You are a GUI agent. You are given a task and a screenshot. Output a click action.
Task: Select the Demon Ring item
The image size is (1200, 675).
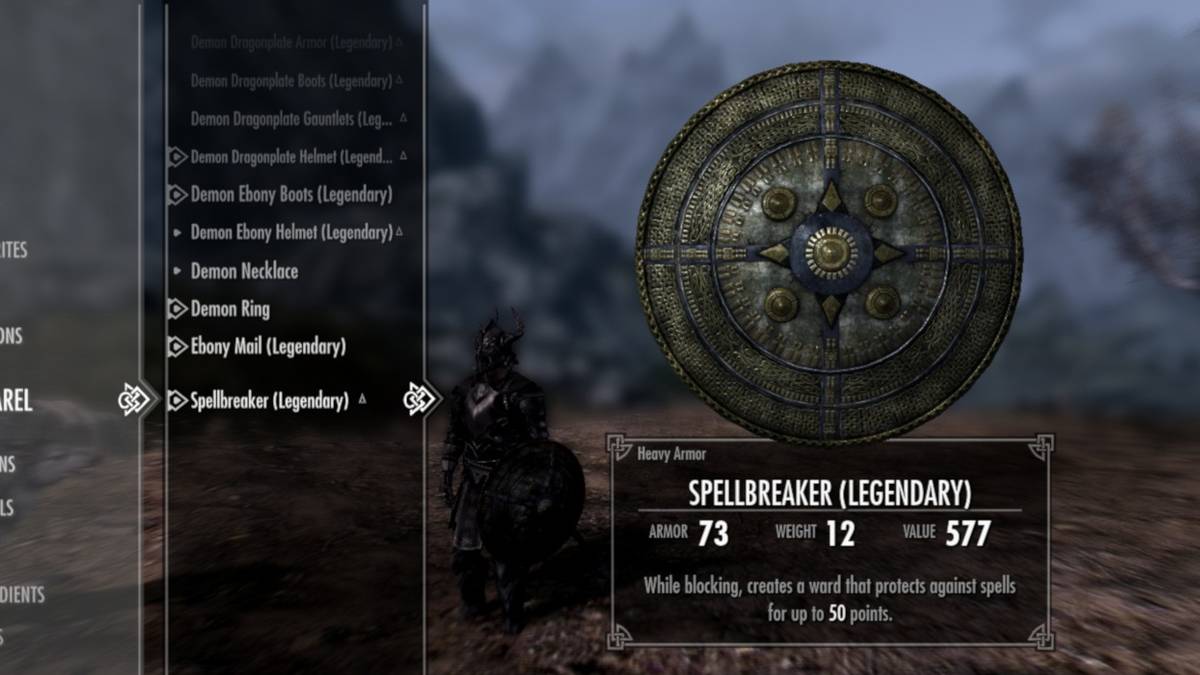pyautogui.click(x=230, y=309)
